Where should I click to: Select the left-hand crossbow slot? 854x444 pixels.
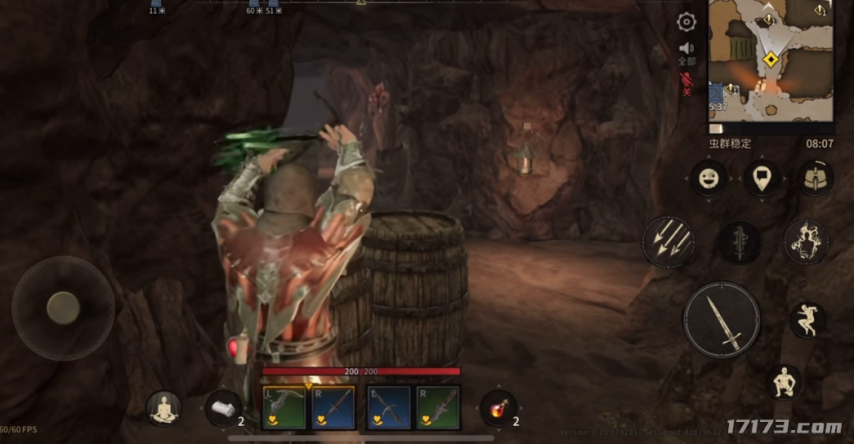(x=284, y=407)
